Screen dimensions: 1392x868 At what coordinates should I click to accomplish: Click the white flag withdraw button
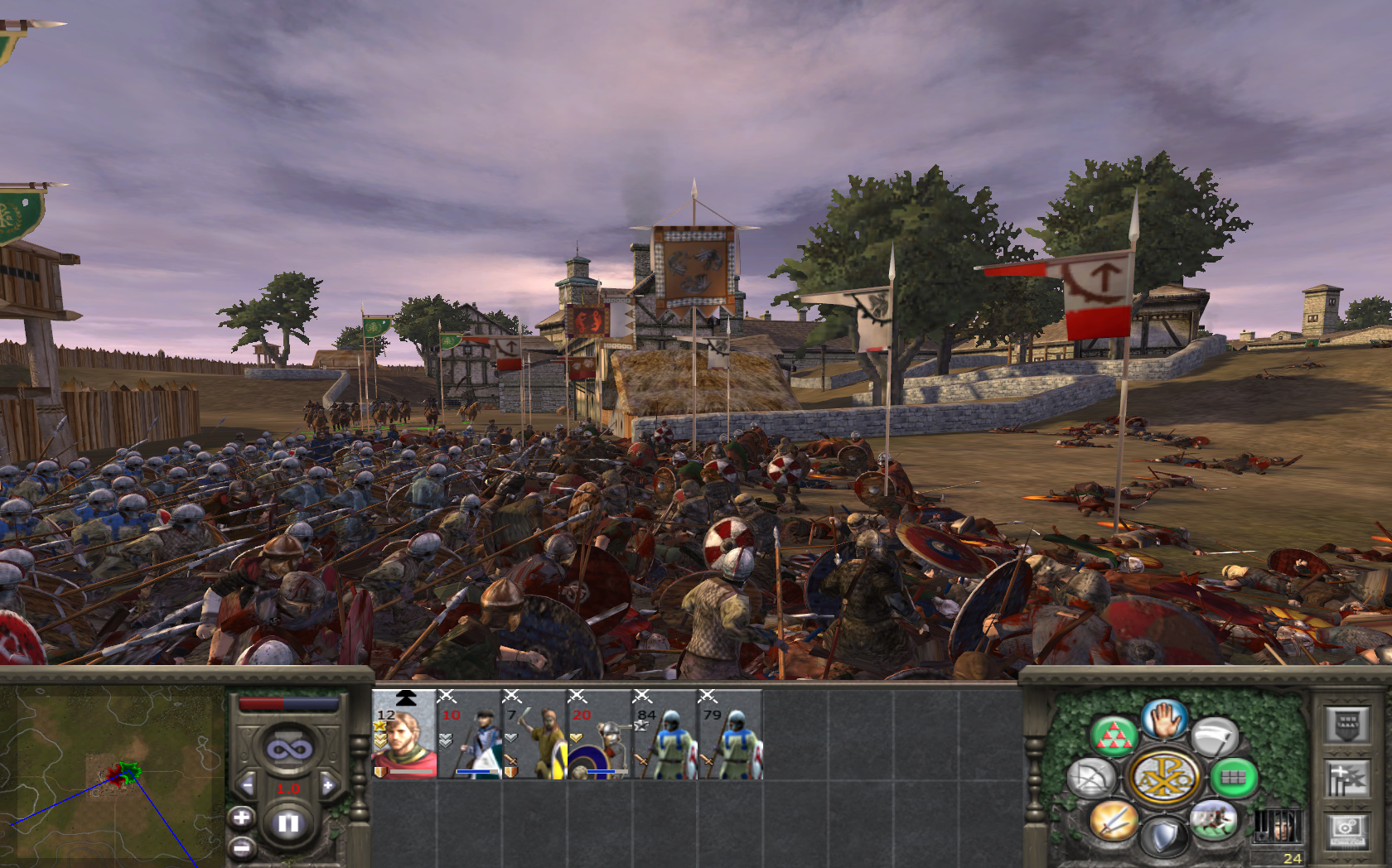point(1216,737)
